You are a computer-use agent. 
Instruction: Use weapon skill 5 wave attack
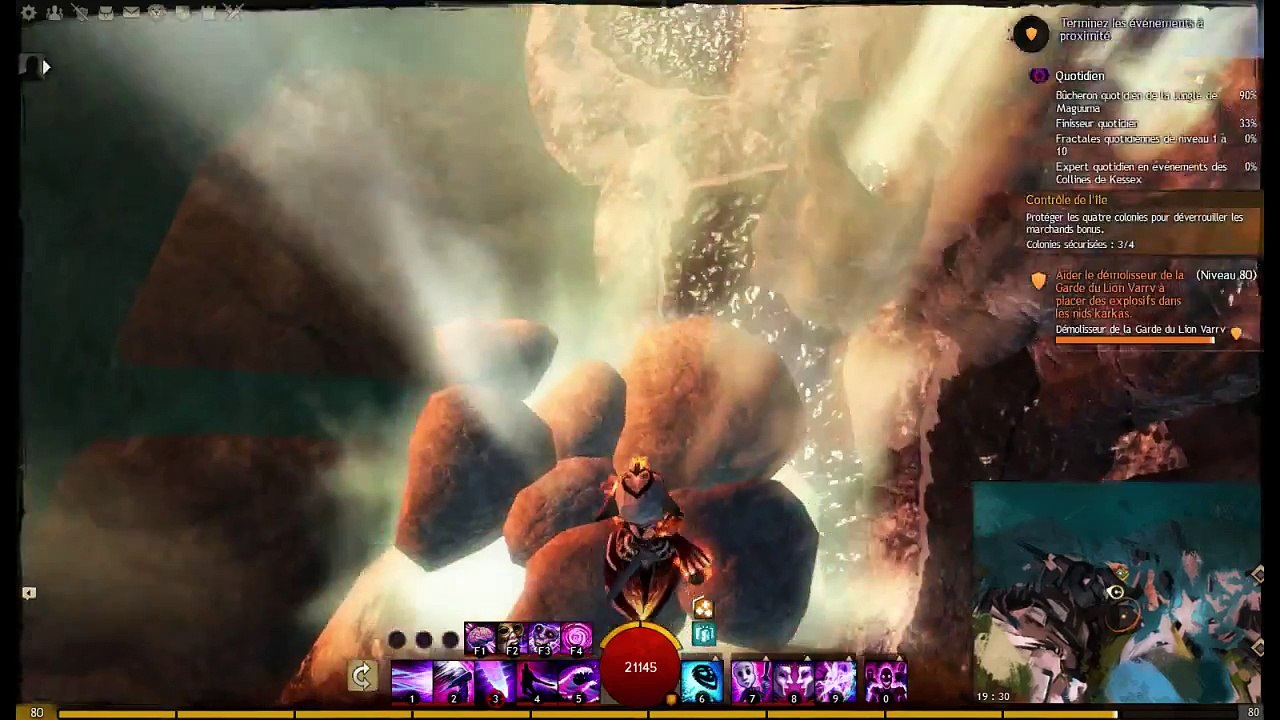point(578,681)
